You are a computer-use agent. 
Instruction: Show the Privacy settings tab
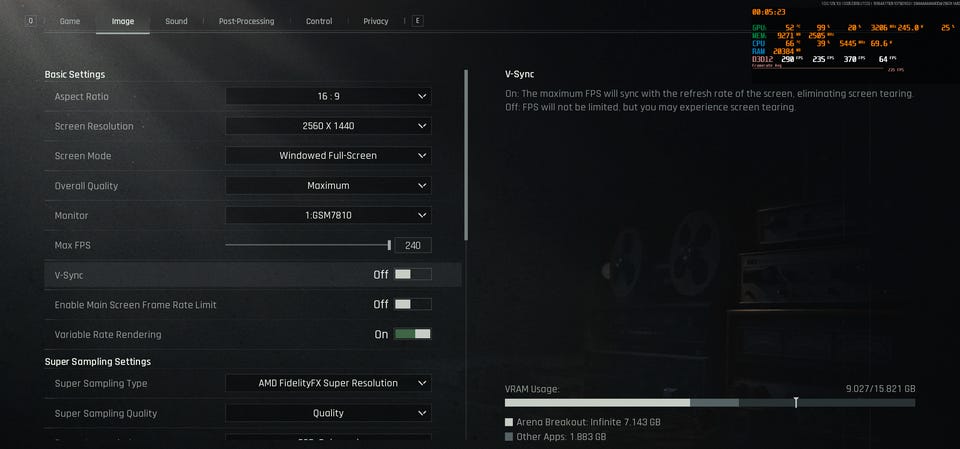(x=376, y=21)
